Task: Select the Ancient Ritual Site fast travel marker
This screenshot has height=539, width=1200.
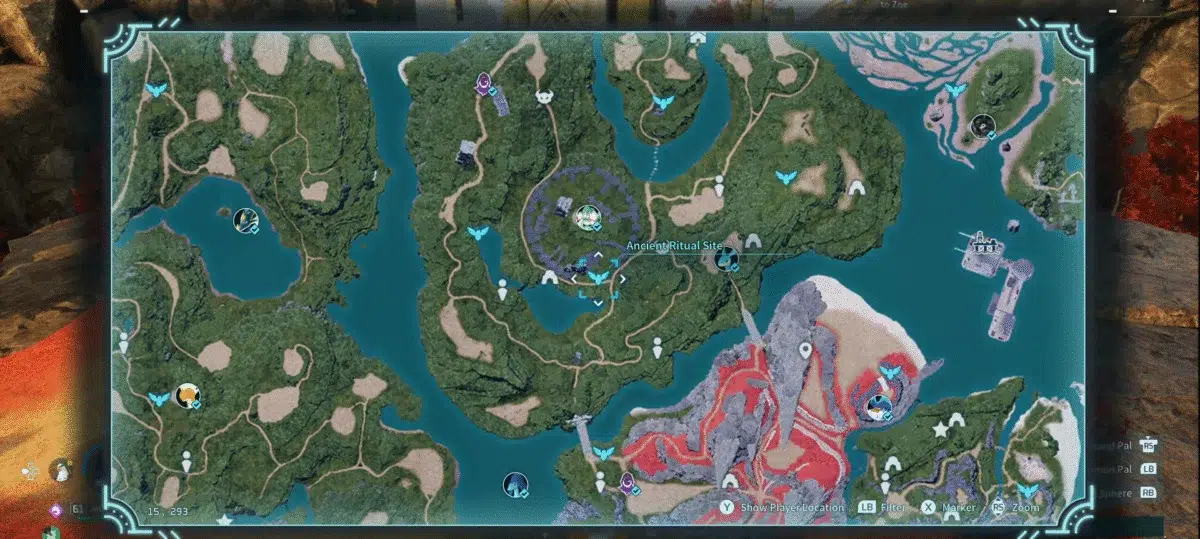Action: click(x=598, y=277)
